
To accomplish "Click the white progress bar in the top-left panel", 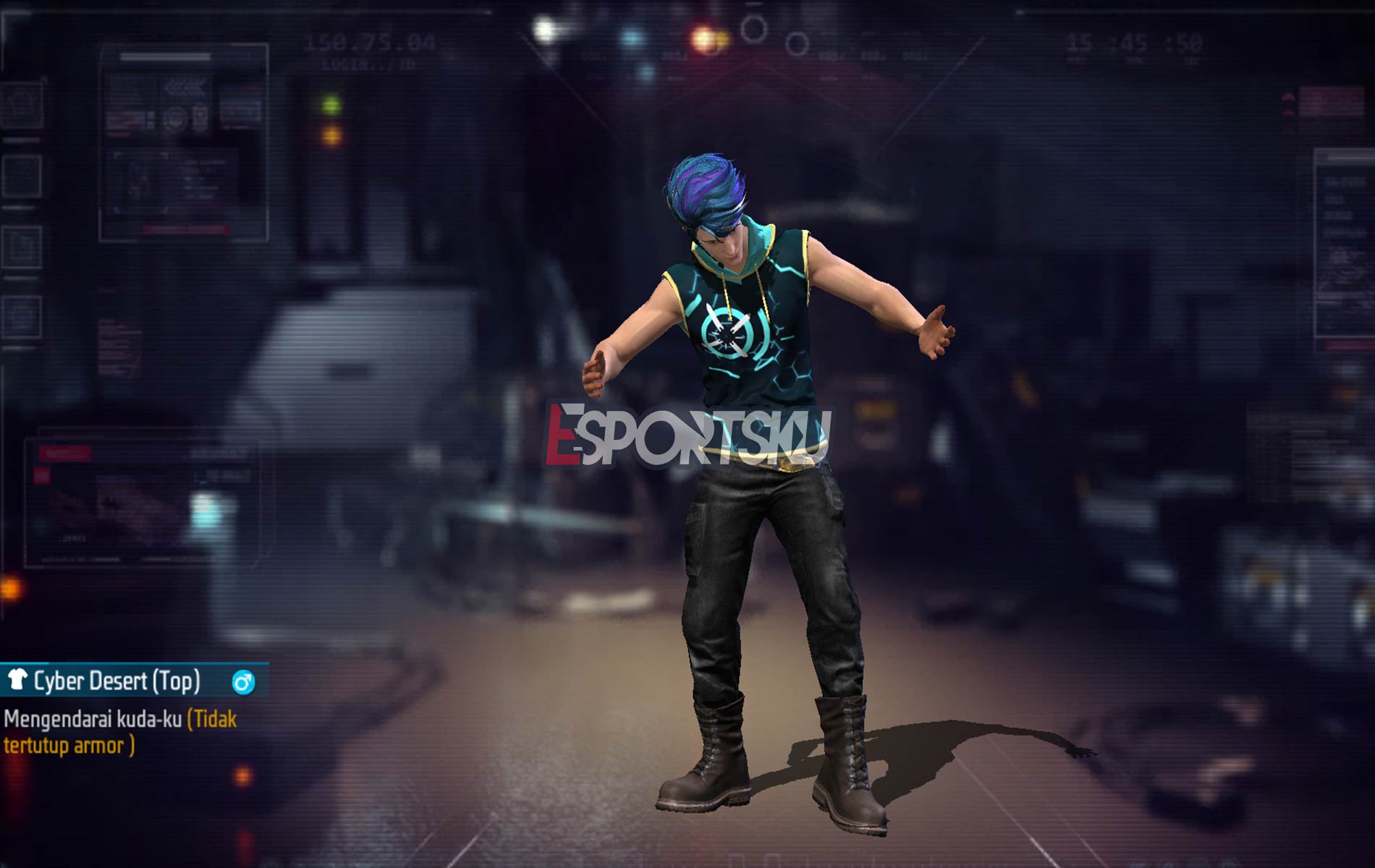I will point(164,57).
